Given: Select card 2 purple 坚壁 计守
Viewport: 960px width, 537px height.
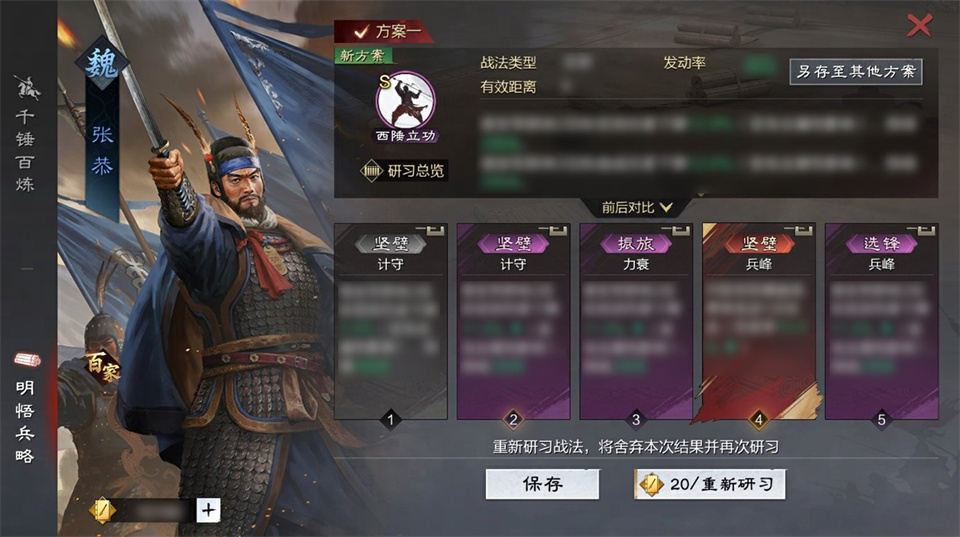Looking at the screenshot, I should pyautogui.click(x=513, y=320).
